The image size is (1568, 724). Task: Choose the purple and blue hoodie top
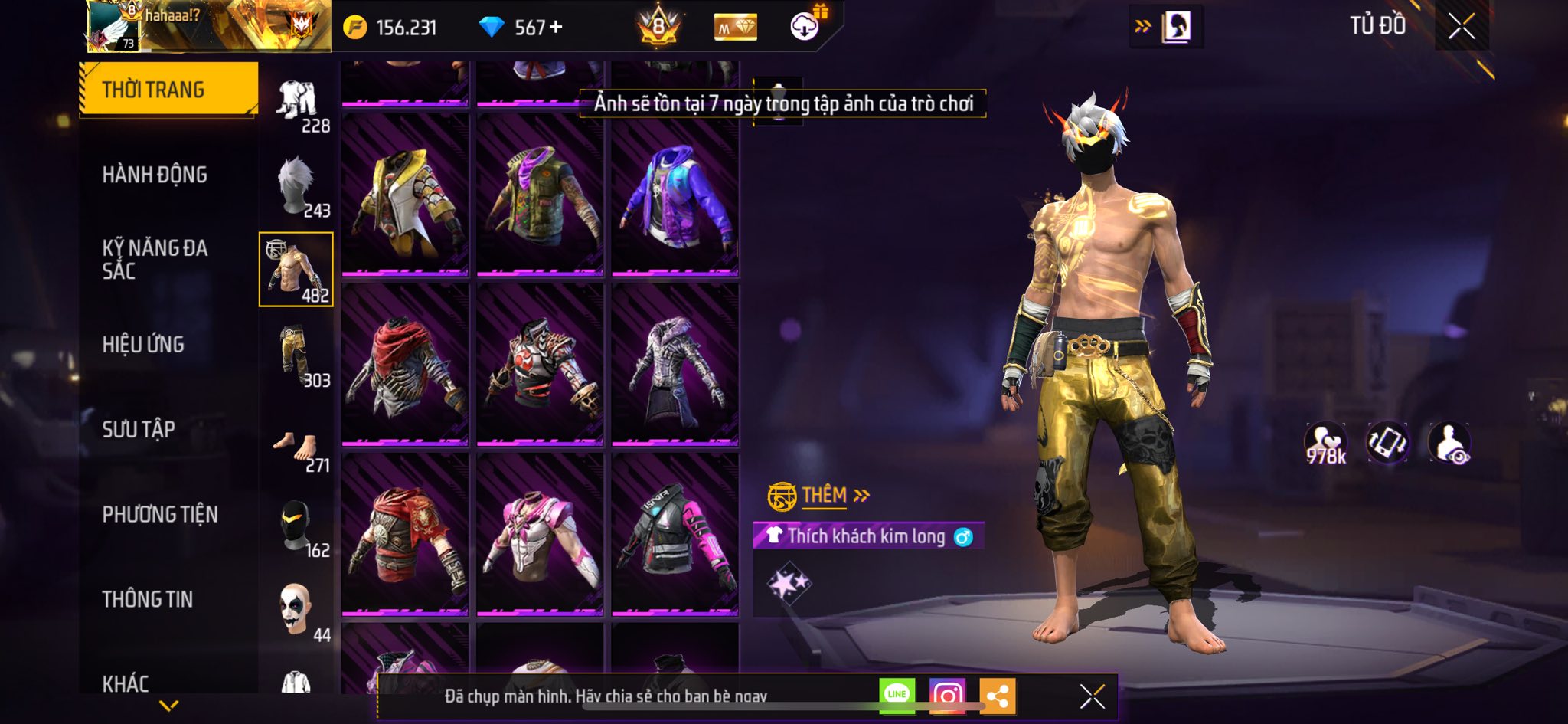pyautogui.click(x=675, y=194)
